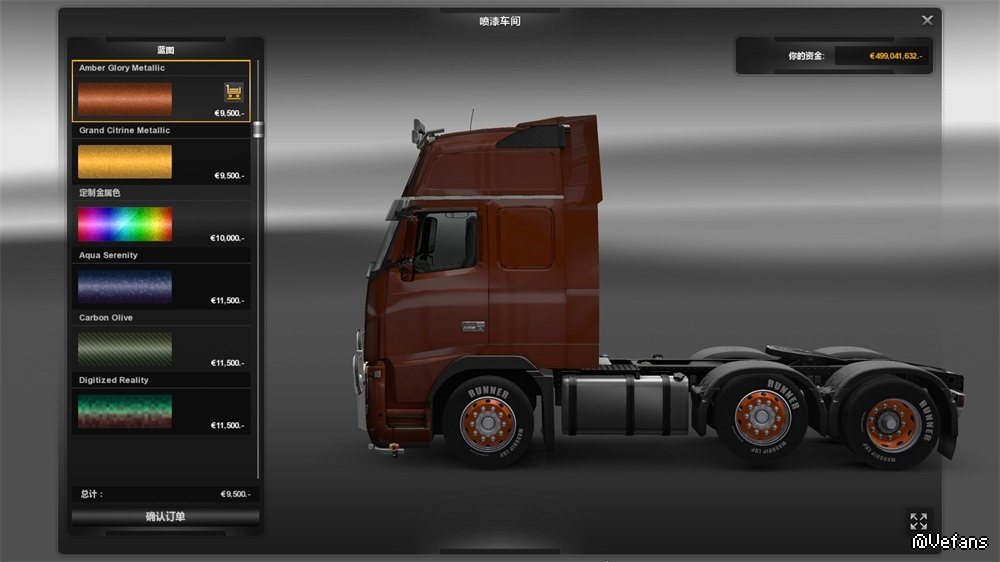Image resolution: width=1000 pixels, height=562 pixels.
Task: Confirm the paint order
Action: tap(165, 517)
